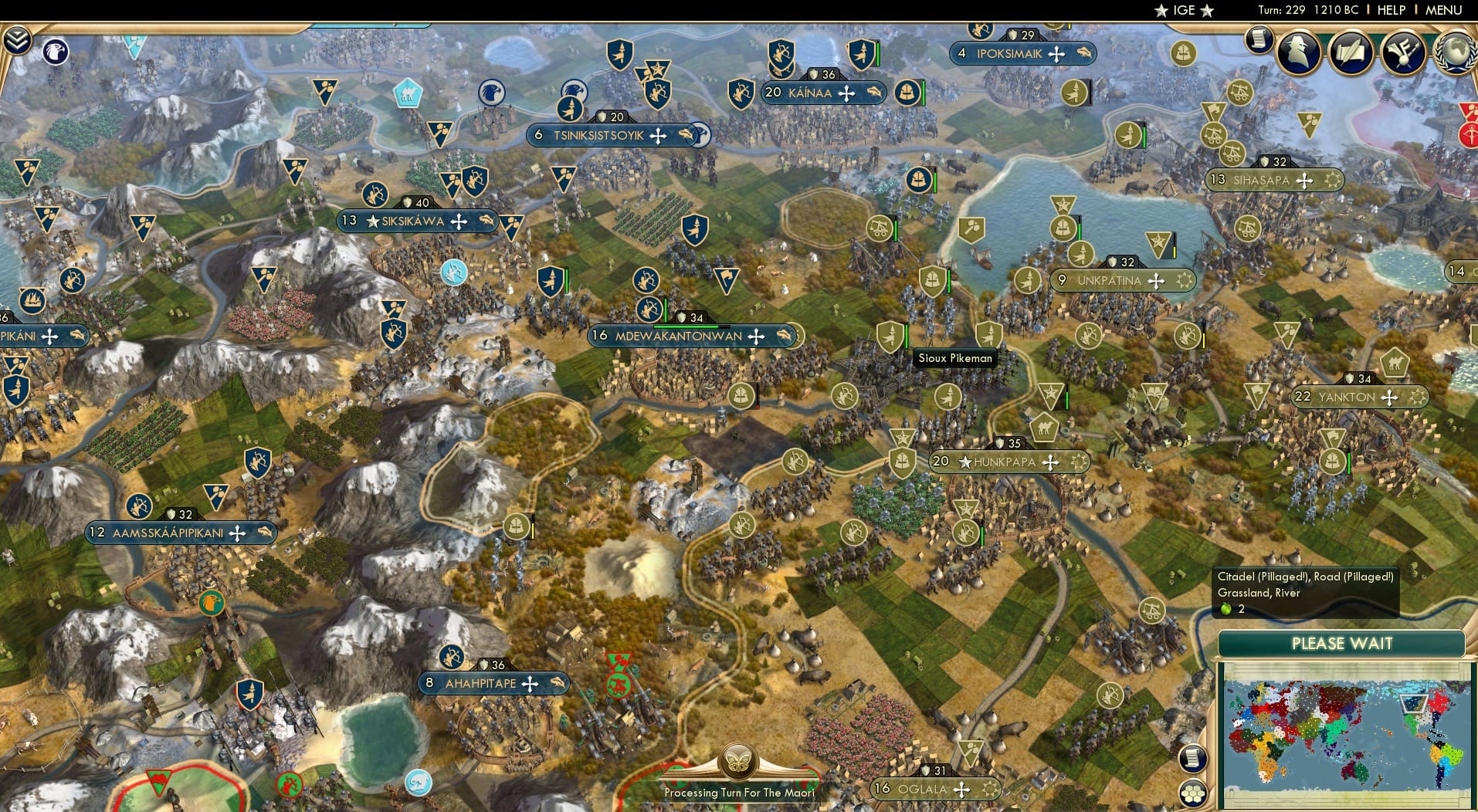Click the PLEASE WAIT button

point(1342,643)
